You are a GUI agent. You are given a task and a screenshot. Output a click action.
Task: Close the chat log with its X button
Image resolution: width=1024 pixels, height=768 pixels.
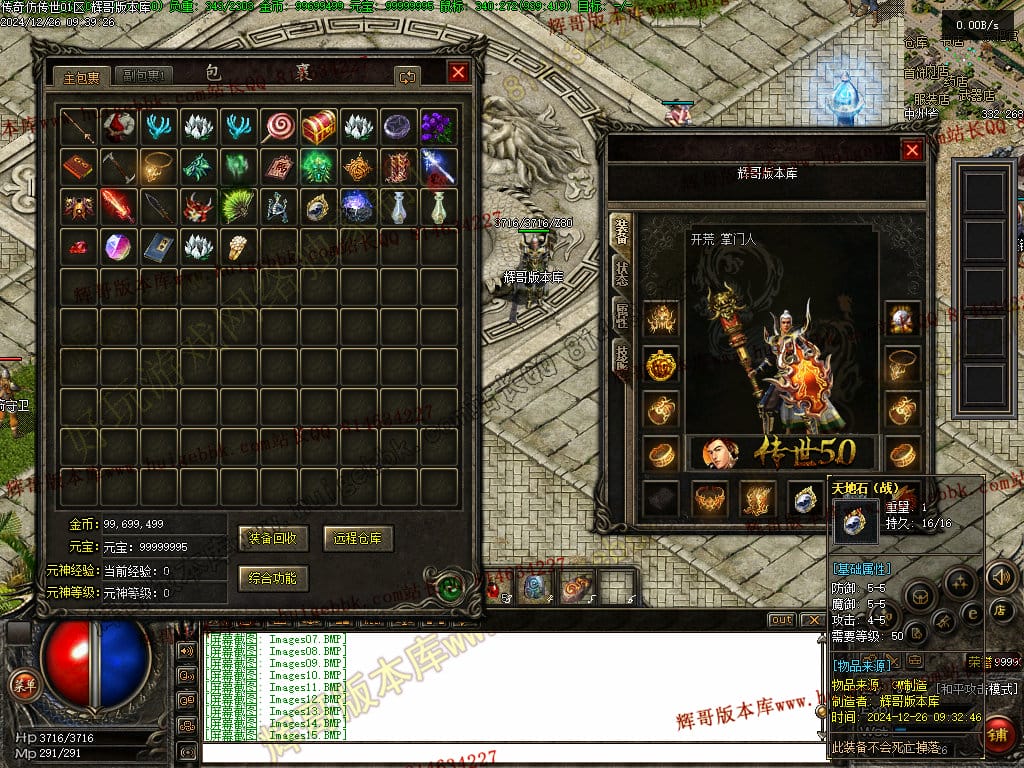(x=812, y=620)
